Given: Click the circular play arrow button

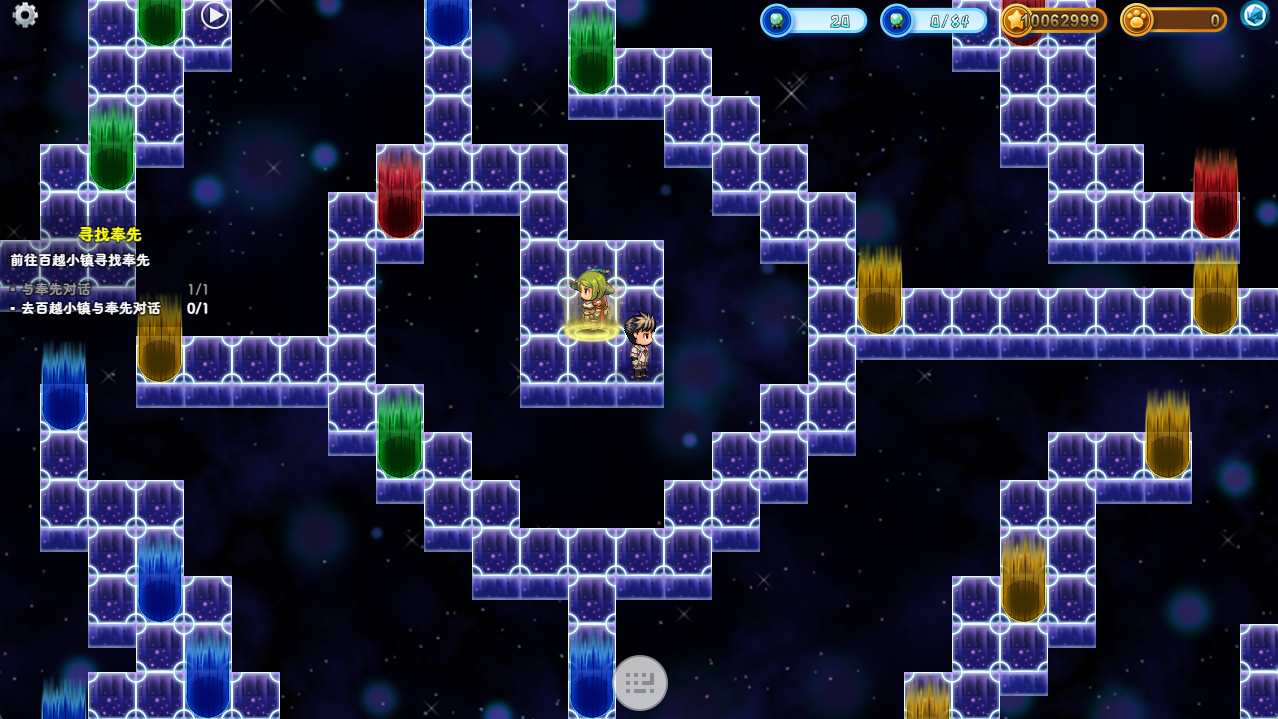Looking at the screenshot, I should [x=215, y=15].
